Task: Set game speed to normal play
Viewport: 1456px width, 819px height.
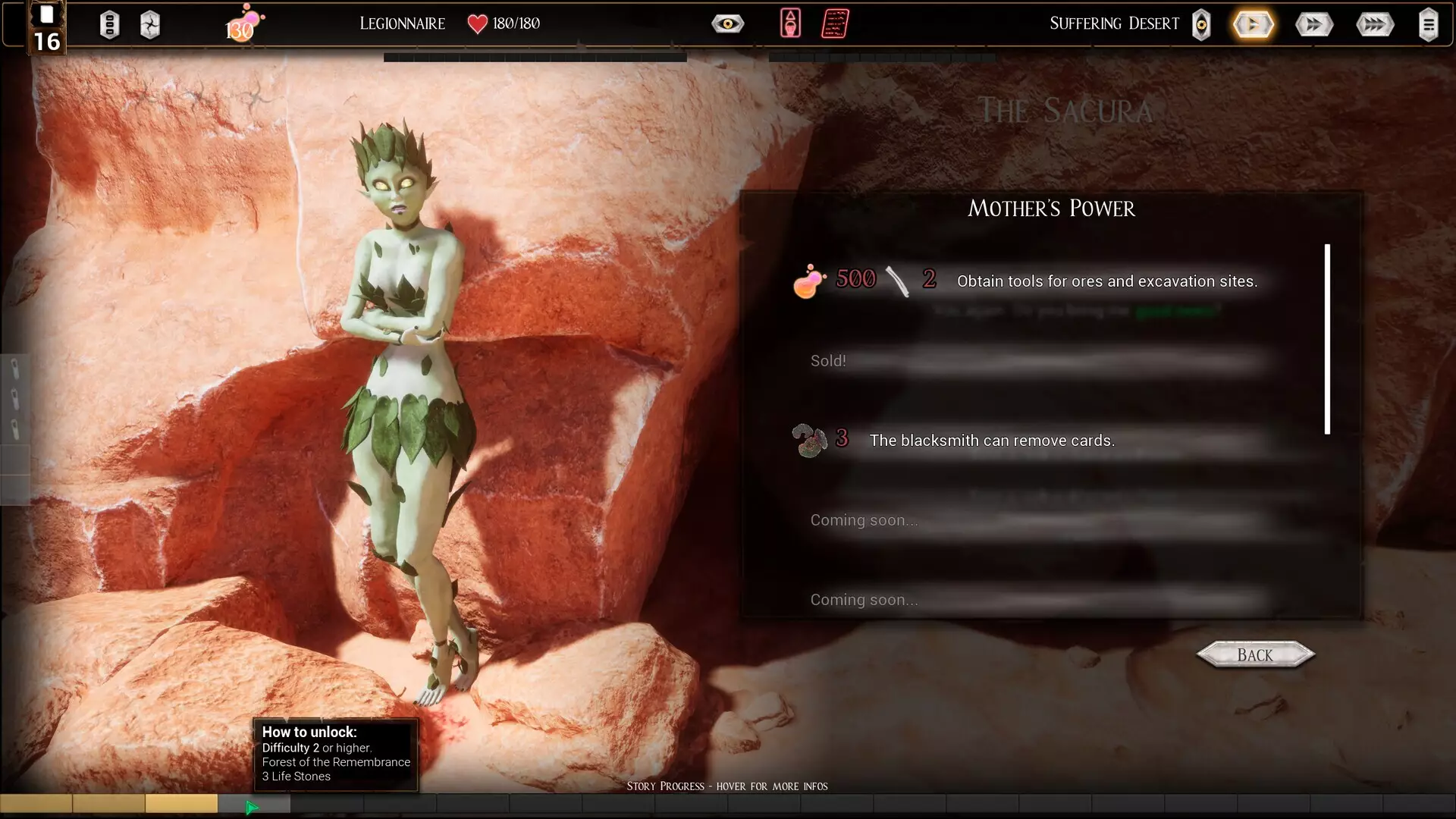Action: 1253,25
